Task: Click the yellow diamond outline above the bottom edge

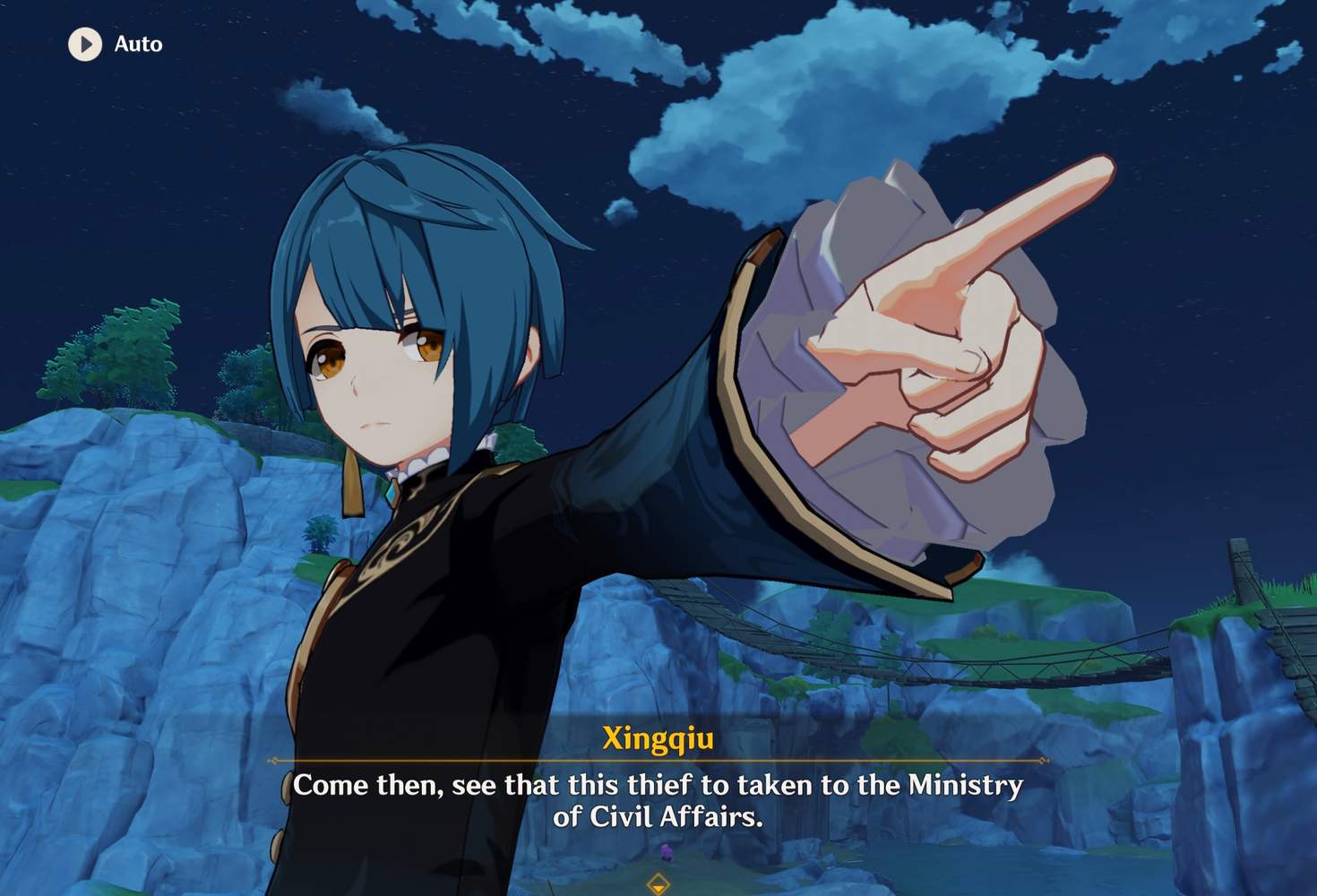Action: coord(658,884)
